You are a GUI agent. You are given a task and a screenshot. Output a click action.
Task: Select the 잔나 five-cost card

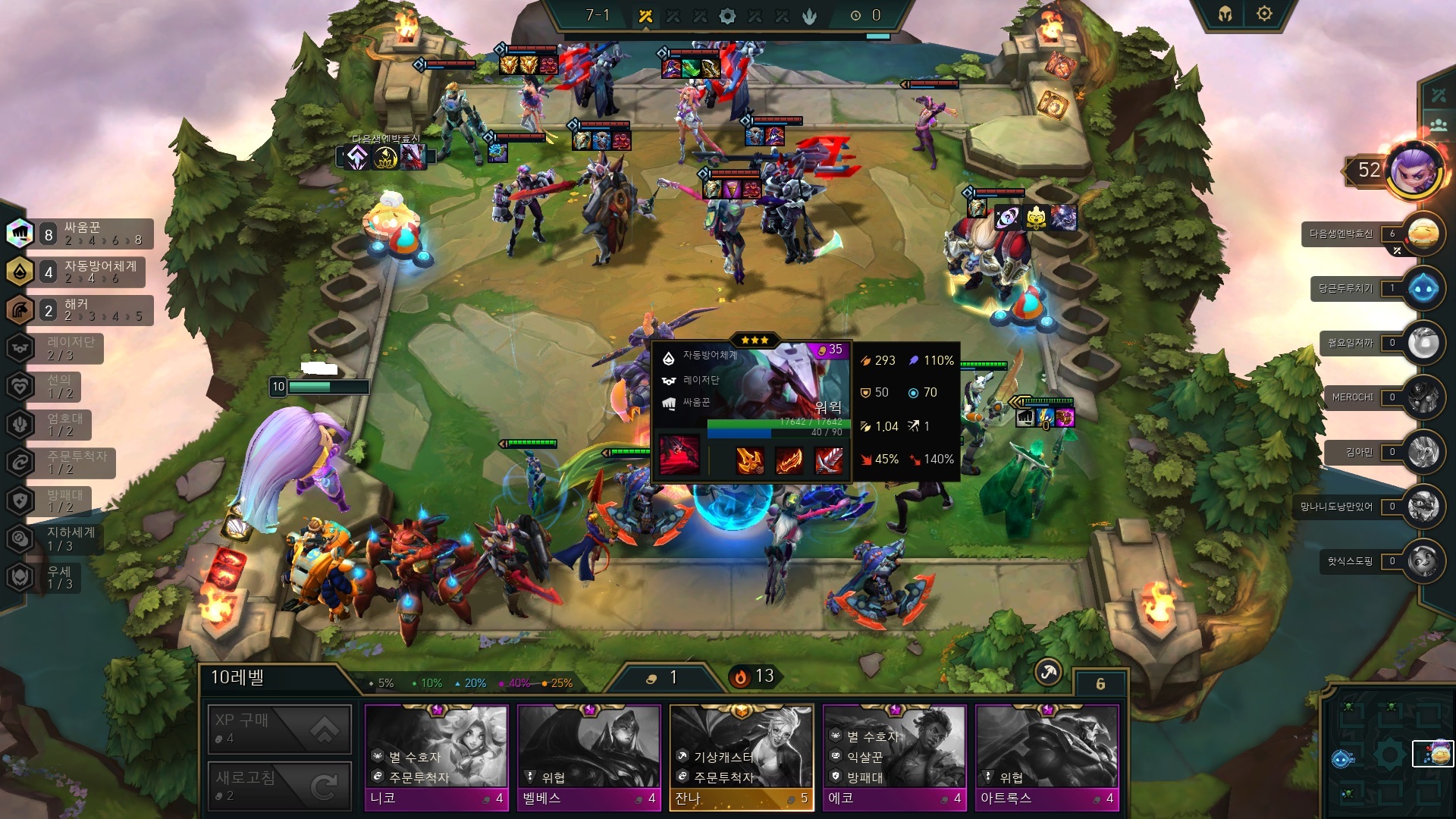pos(741,757)
